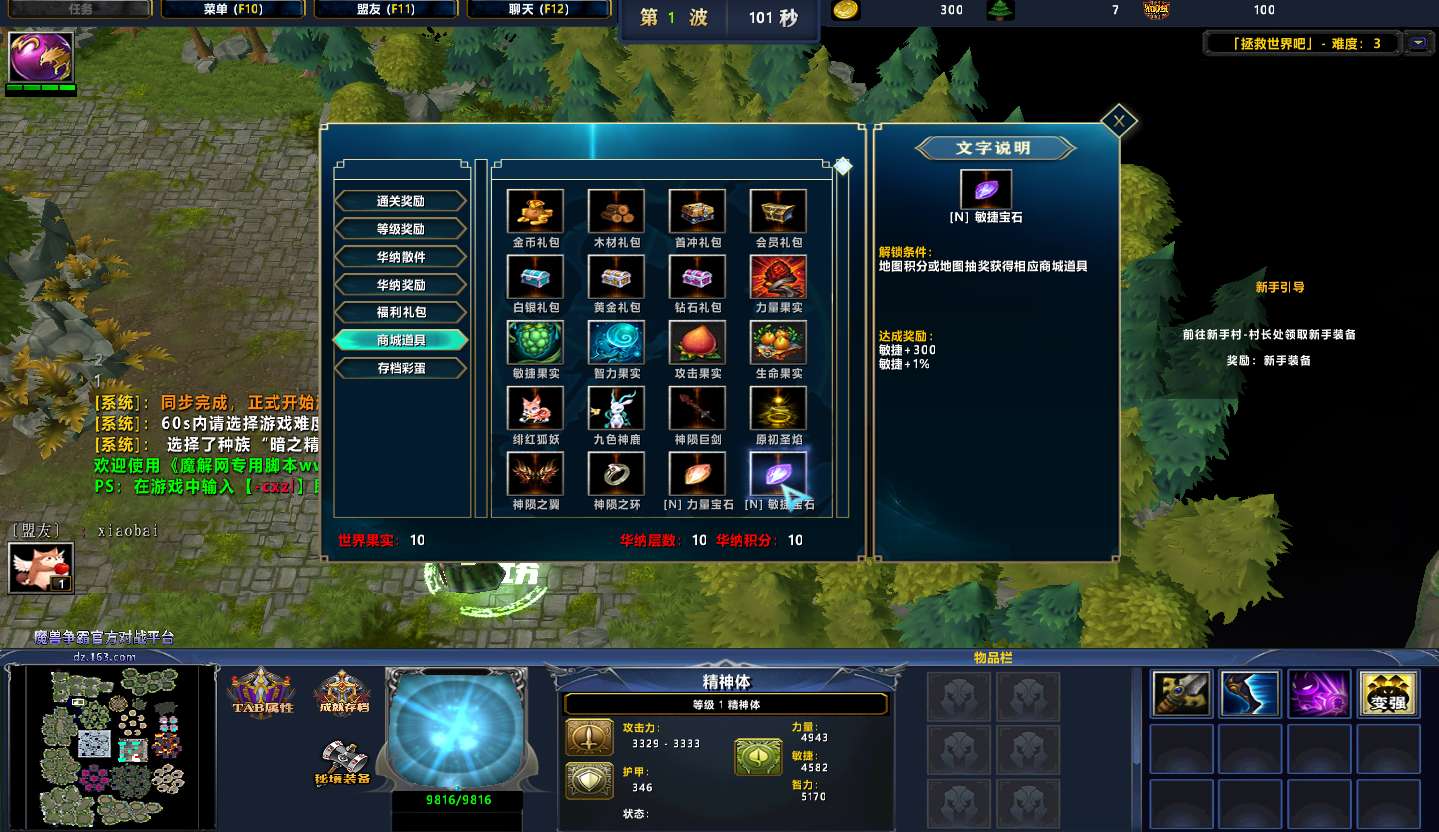Screen dimensions: 1439x832
Task: Click the 九色神鹿 deer item
Action: click(616, 408)
